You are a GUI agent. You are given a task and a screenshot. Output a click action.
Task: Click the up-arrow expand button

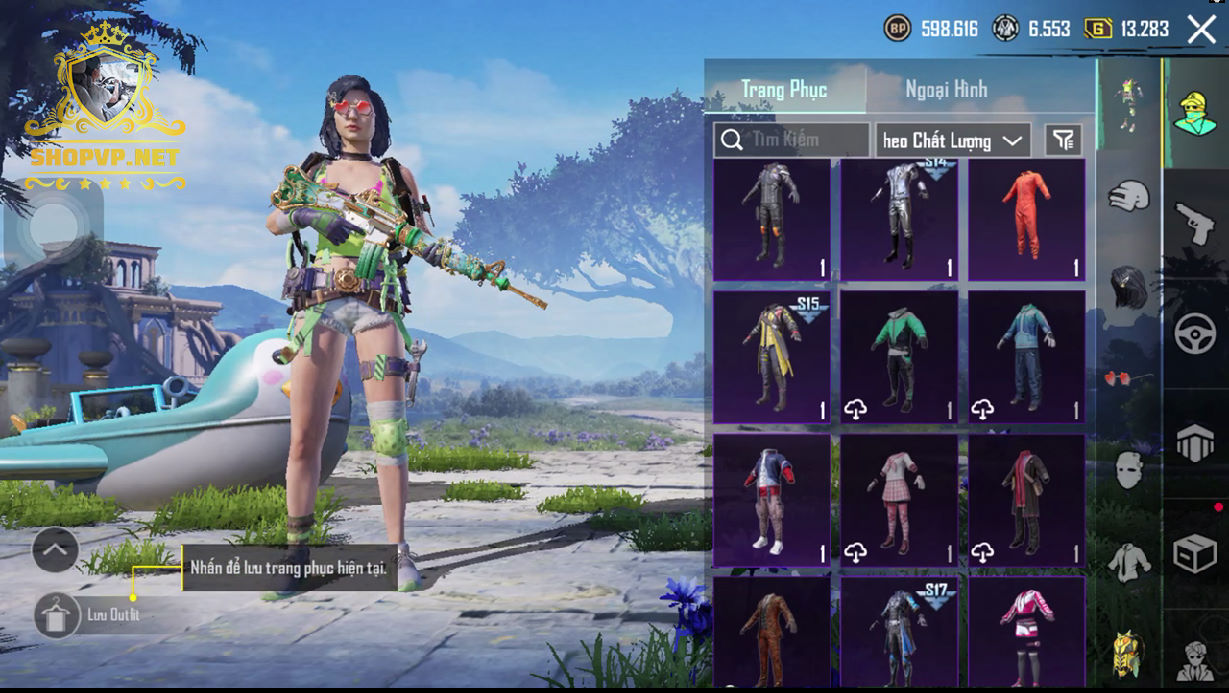[55, 549]
